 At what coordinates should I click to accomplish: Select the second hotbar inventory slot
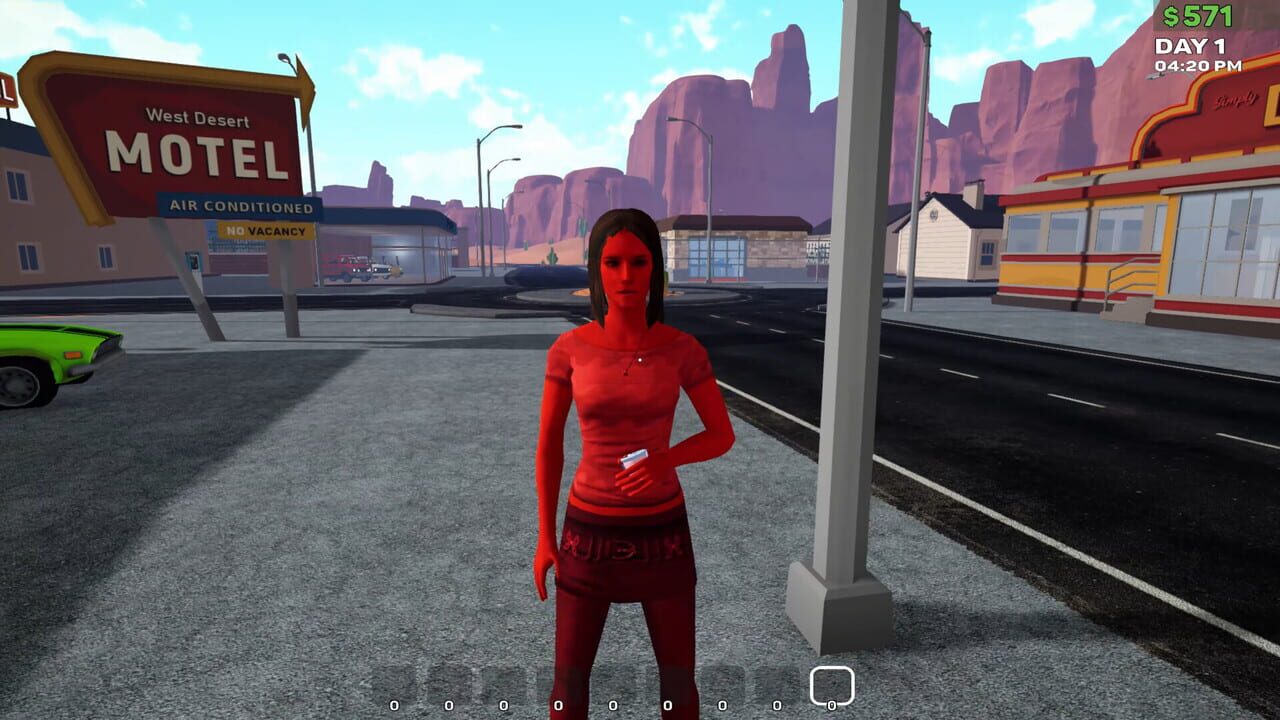447,683
